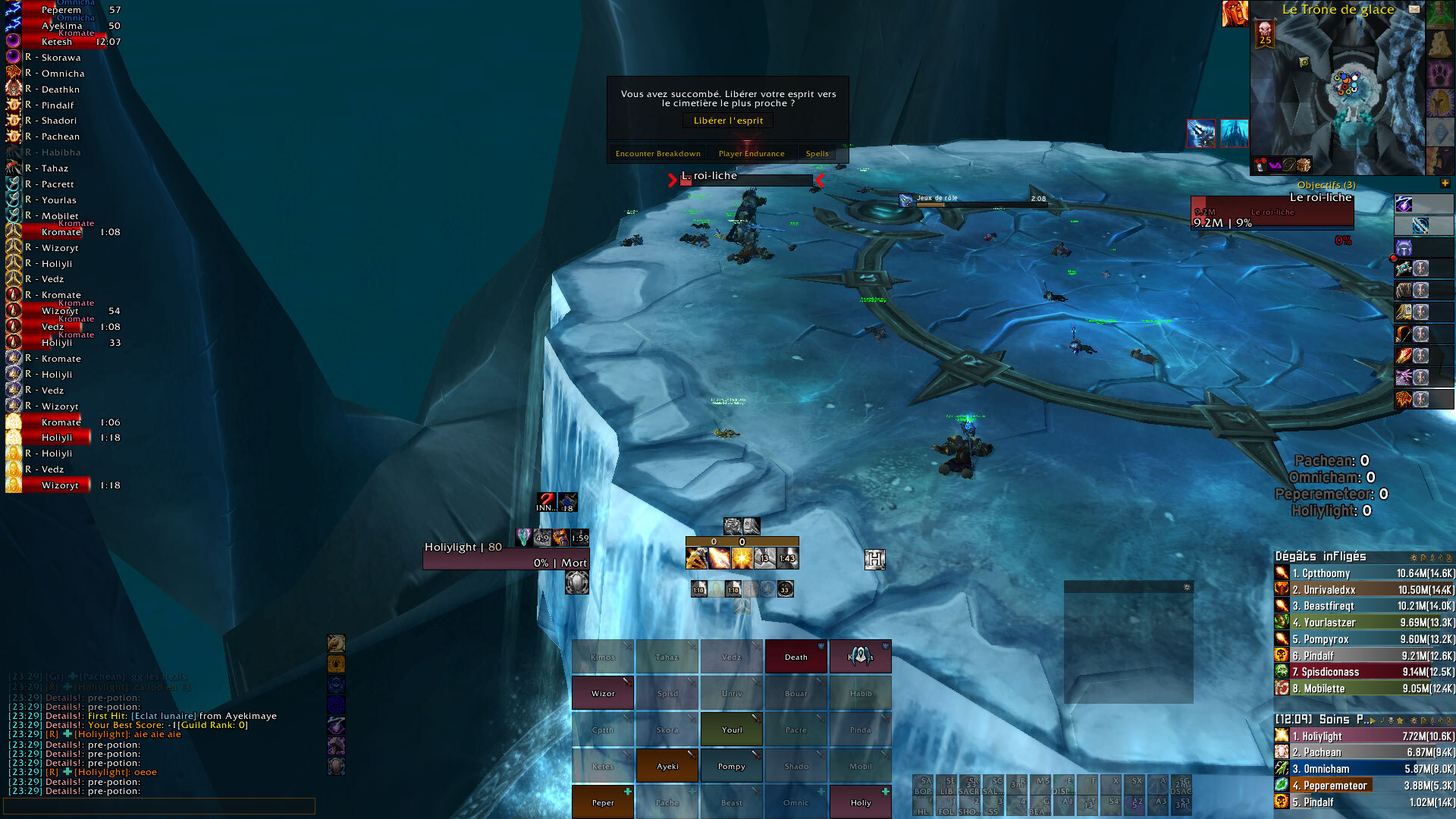Click the Le roi-liche boss frame

(1272, 212)
